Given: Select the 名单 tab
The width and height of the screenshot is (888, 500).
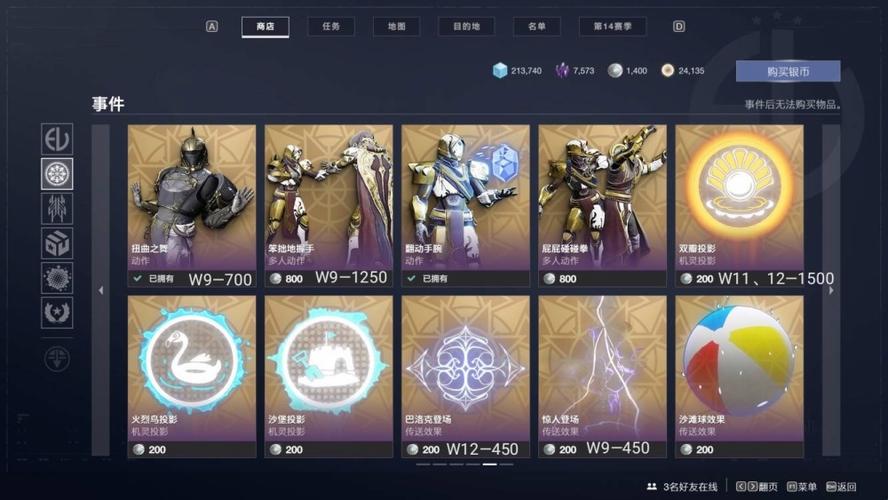Looking at the screenshot, I should [536, 27].
